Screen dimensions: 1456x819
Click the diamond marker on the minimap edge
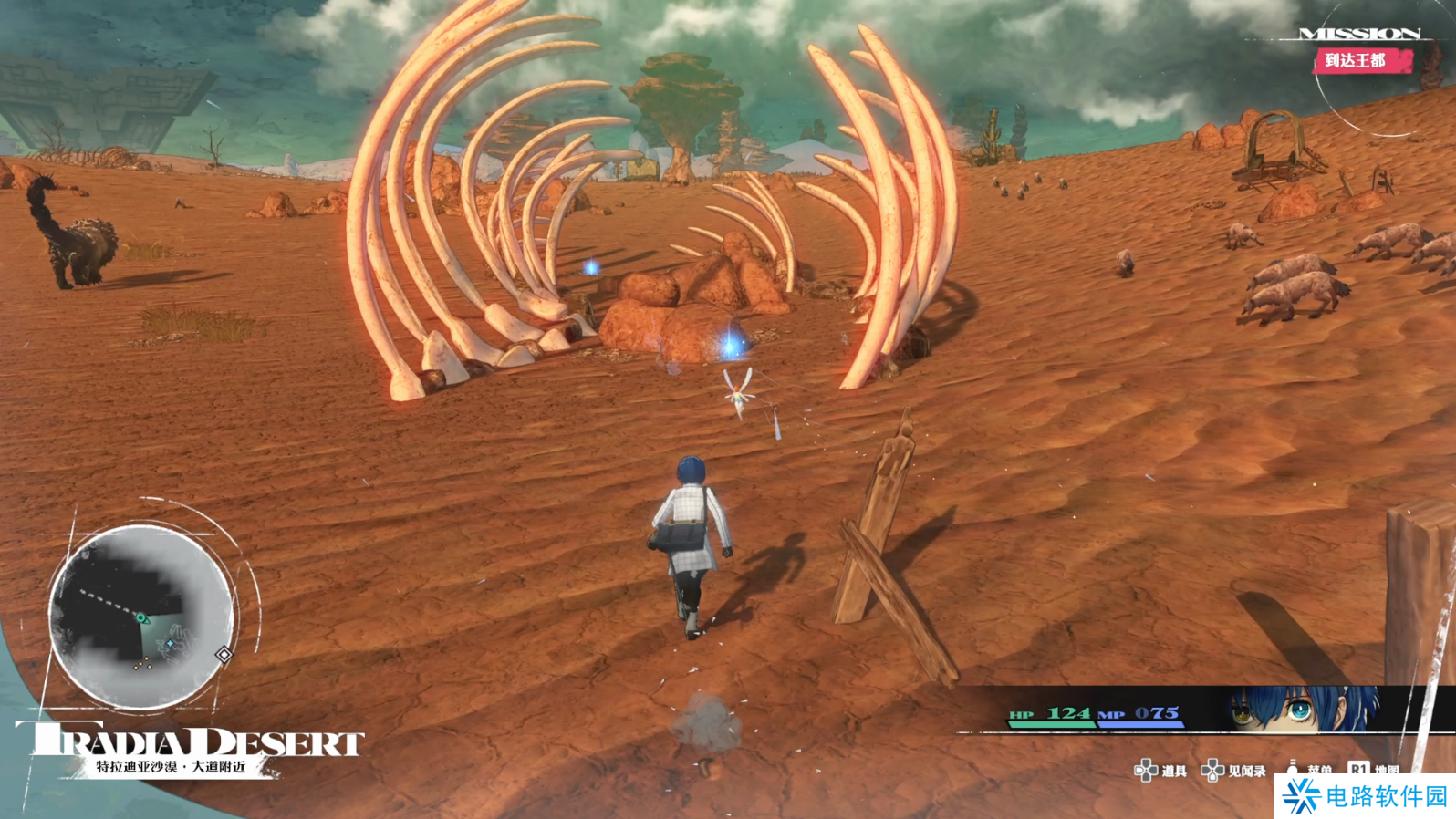point(224,654)
